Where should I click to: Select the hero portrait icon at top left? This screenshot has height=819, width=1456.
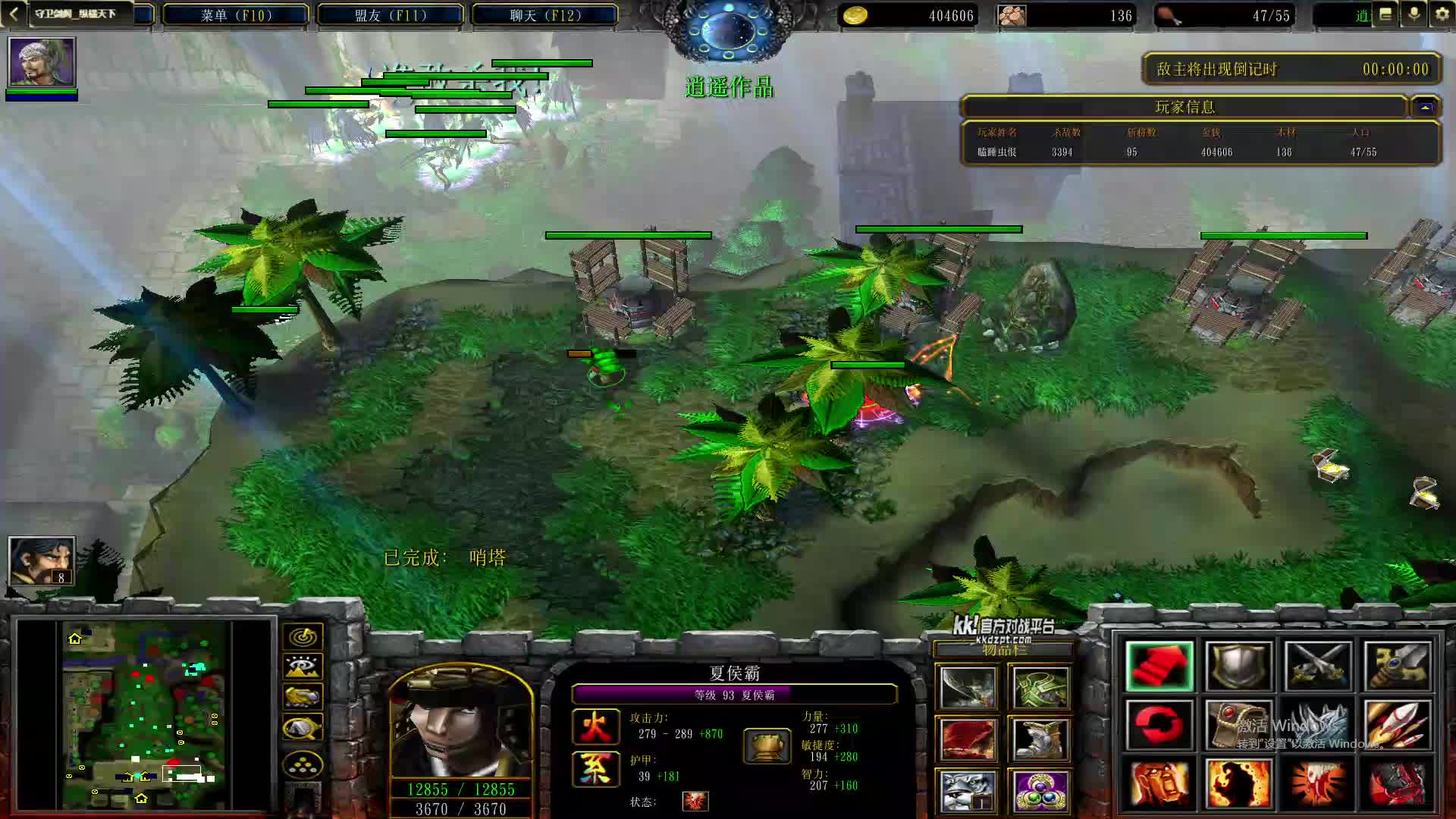42,61
